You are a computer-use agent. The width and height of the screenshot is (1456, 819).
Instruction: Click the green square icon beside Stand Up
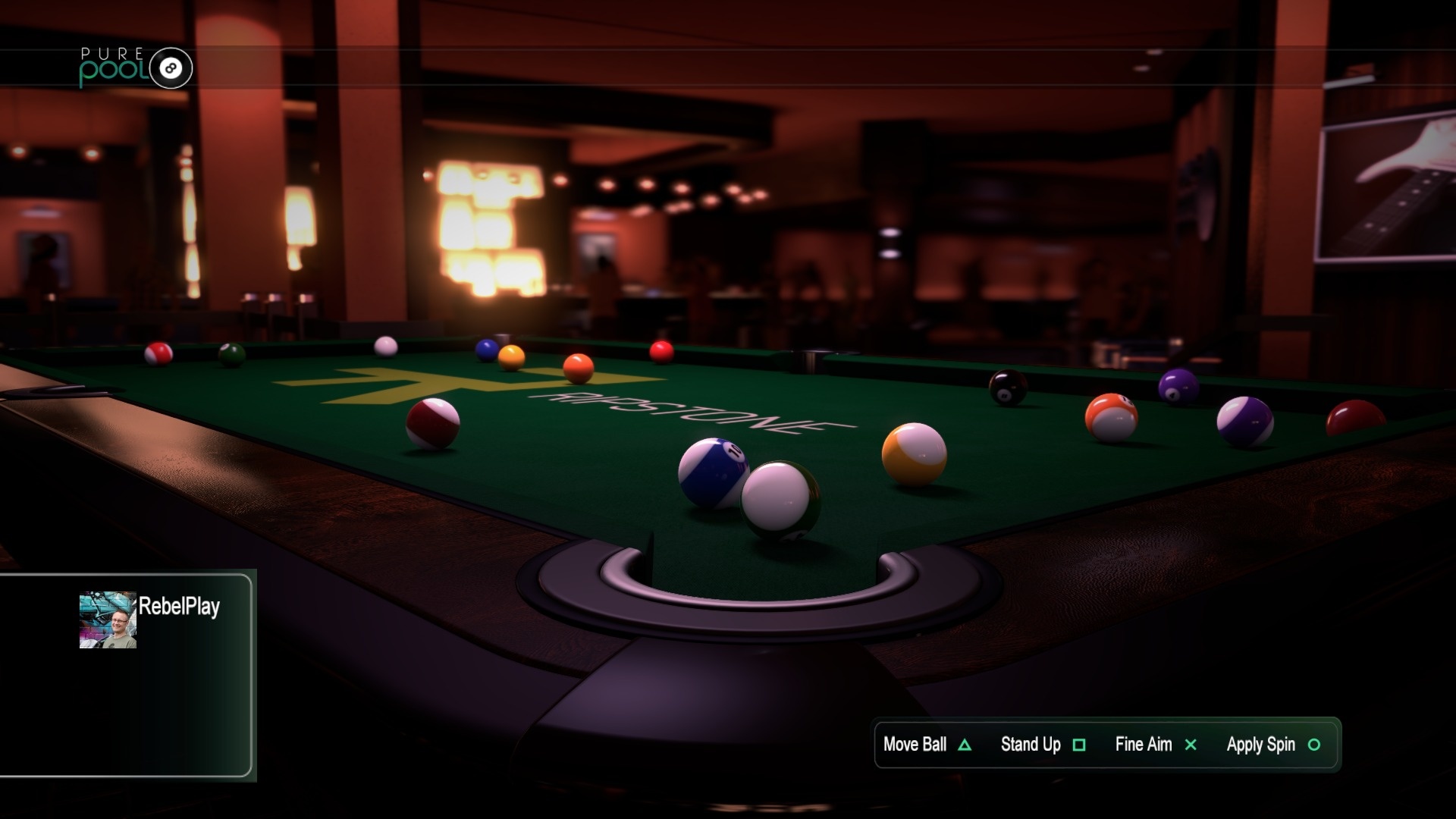coord(1080,745)
